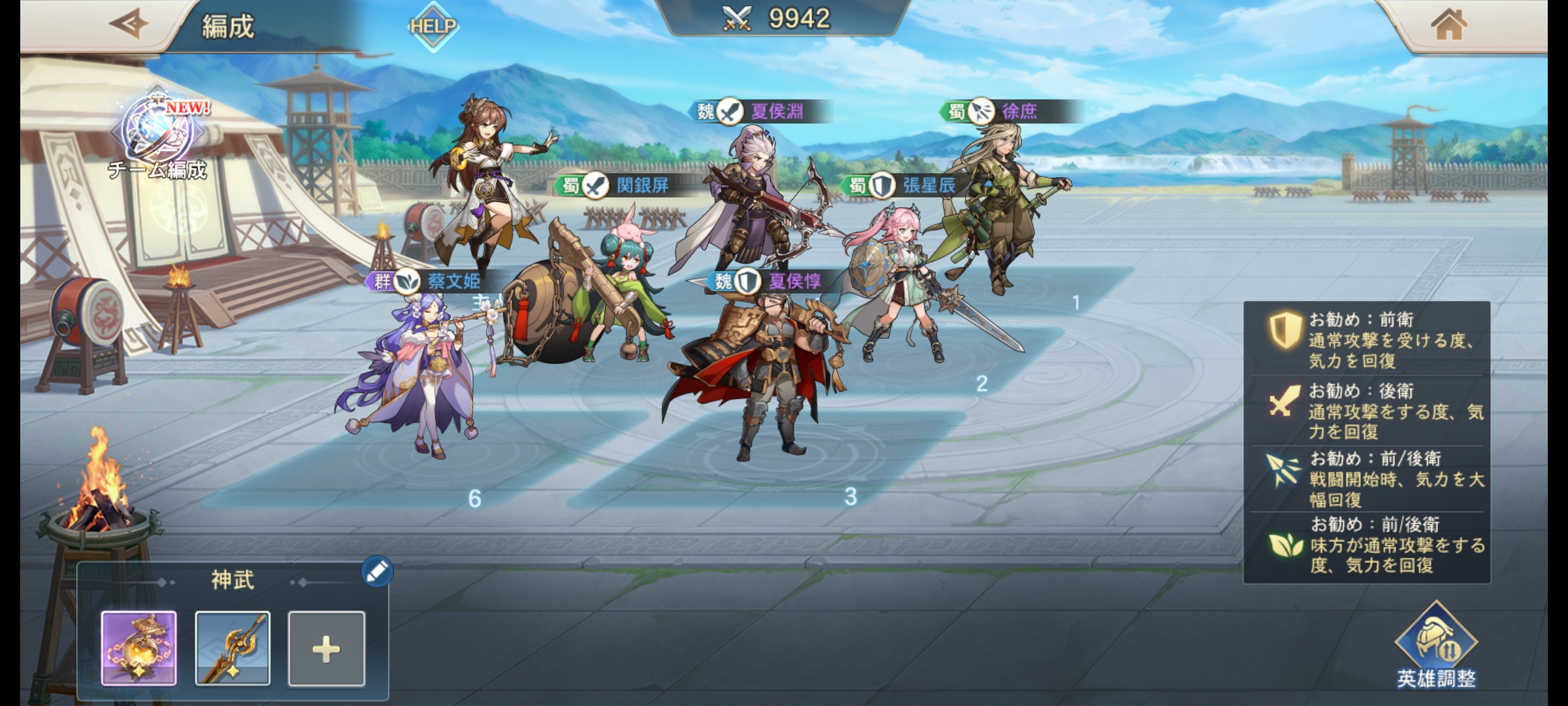
Task: Return to the home screen
Action: (1448, 26)
